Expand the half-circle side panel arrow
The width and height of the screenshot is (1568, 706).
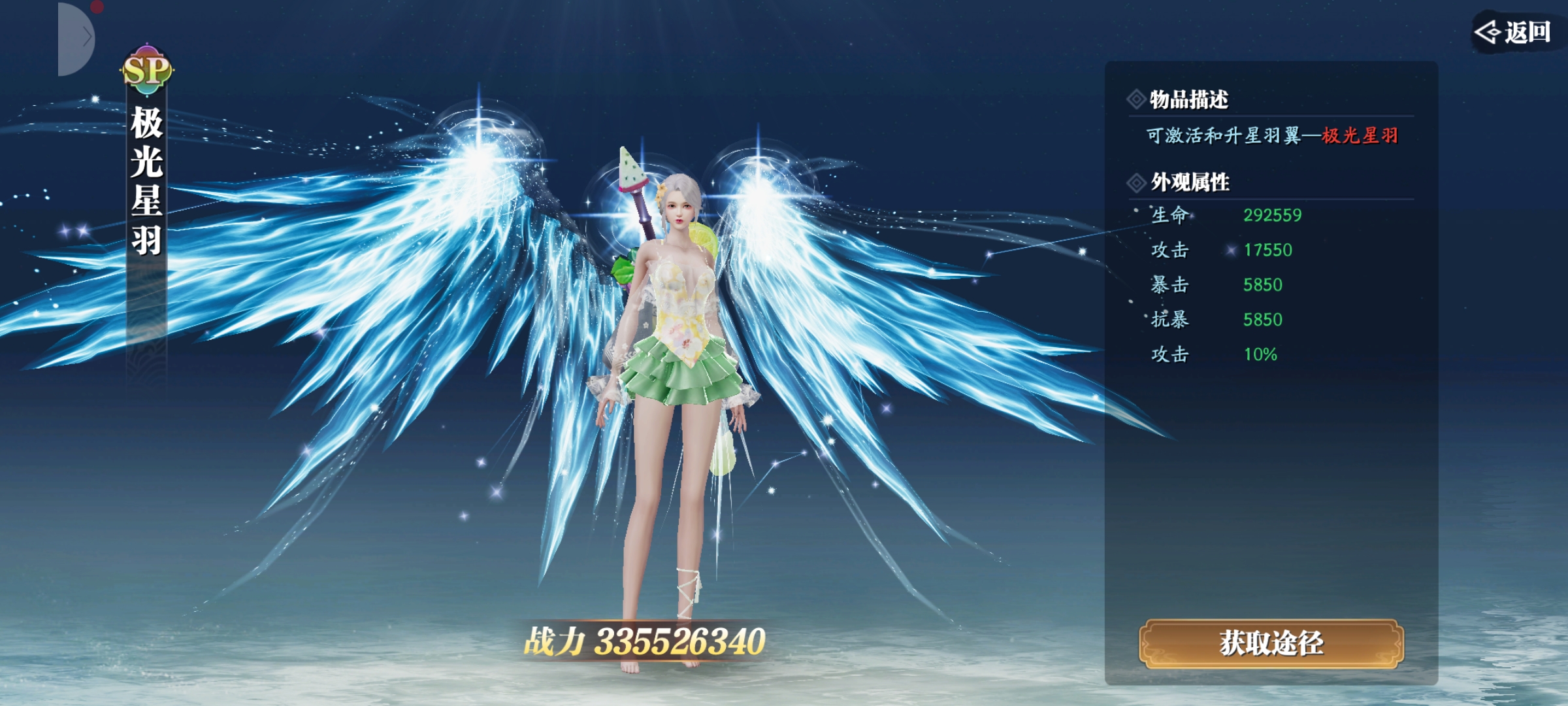pyautogui.click(x=78, y=39)
